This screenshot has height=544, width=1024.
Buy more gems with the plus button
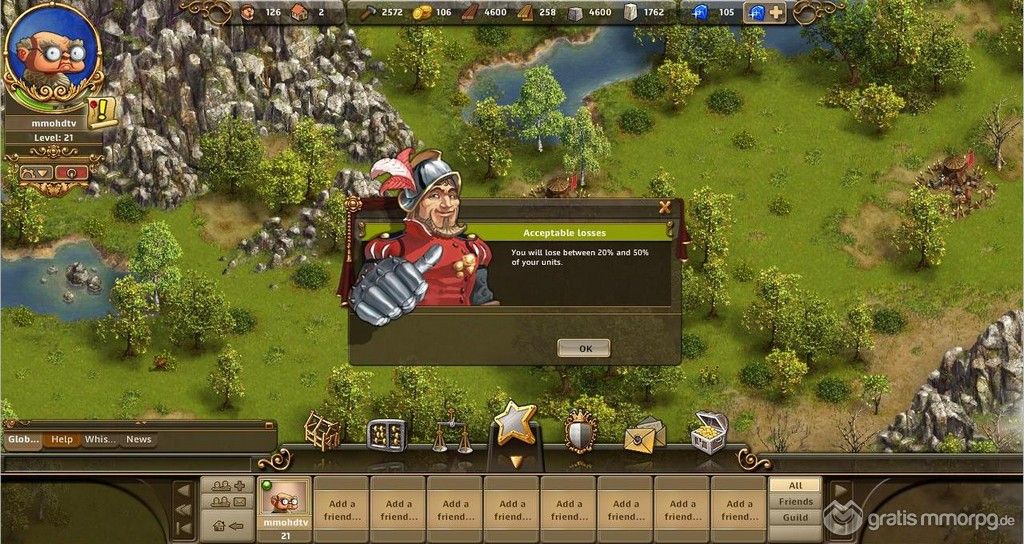[x=776, y=13]
